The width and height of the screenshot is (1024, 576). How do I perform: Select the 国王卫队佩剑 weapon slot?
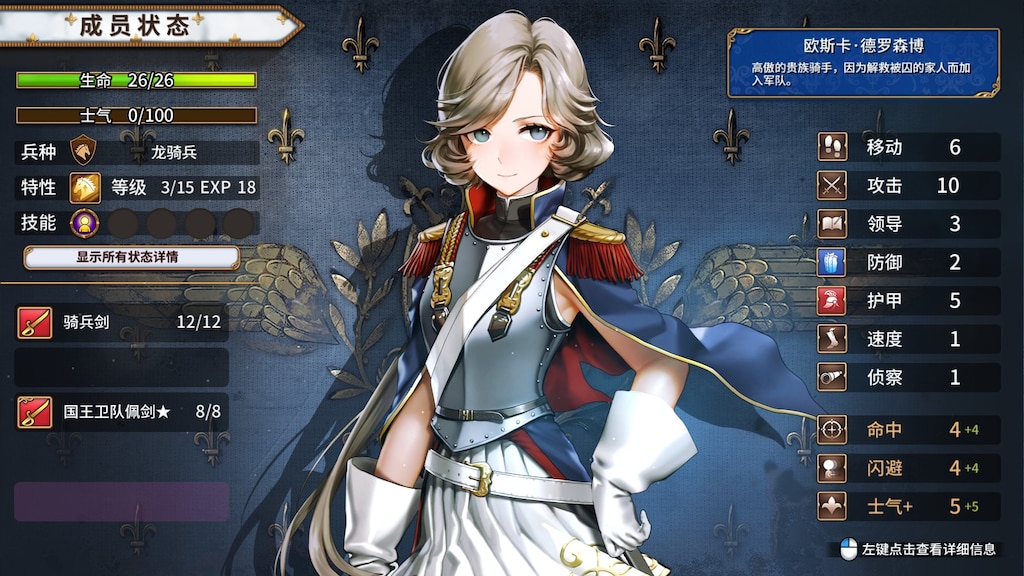pyautogui.click(x=122, y=411)
